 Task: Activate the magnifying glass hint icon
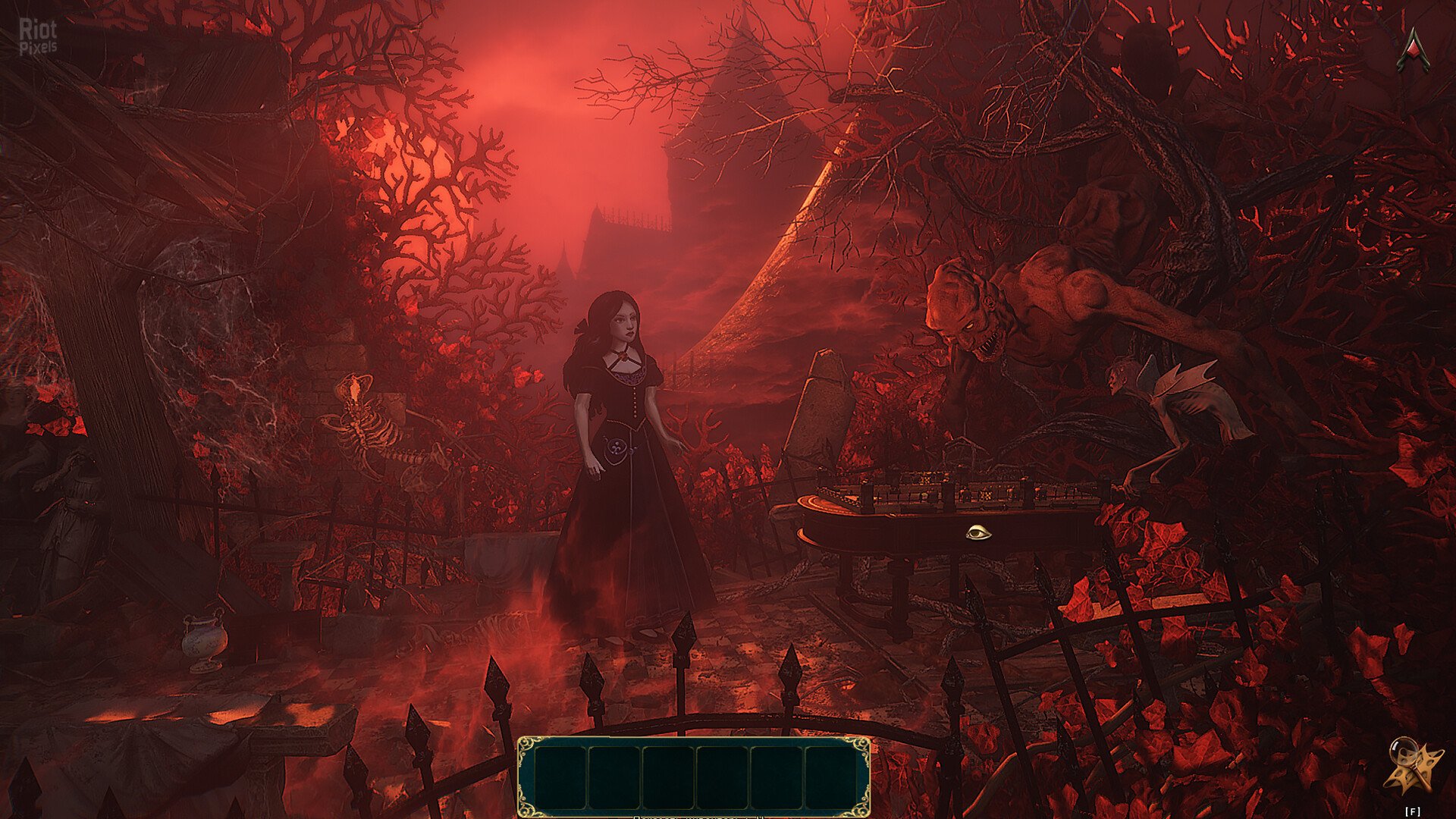tap(1411, 767)
